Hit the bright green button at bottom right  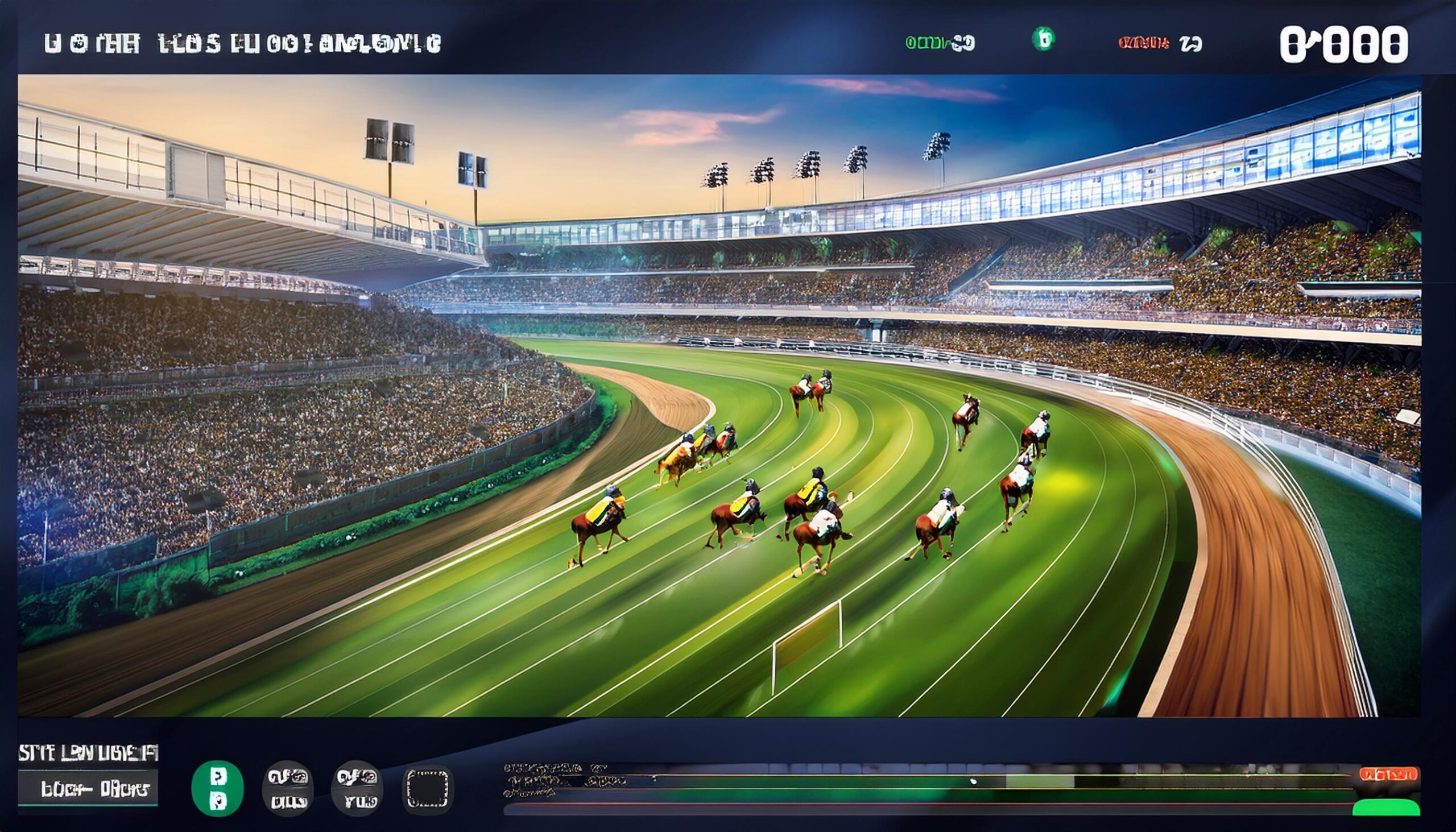(1385, 807)
